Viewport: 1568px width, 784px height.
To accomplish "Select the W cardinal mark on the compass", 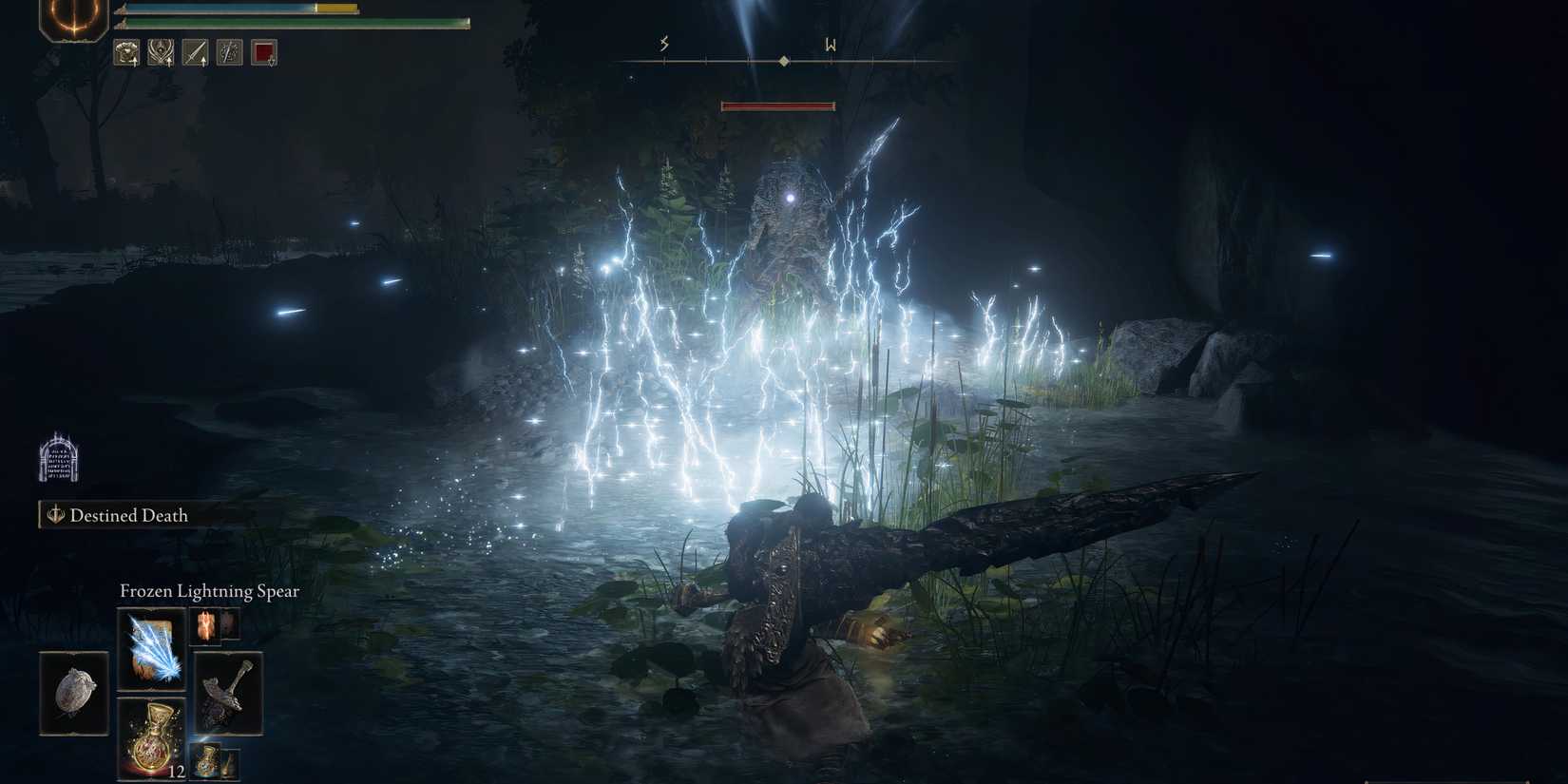I will point(830,44).
